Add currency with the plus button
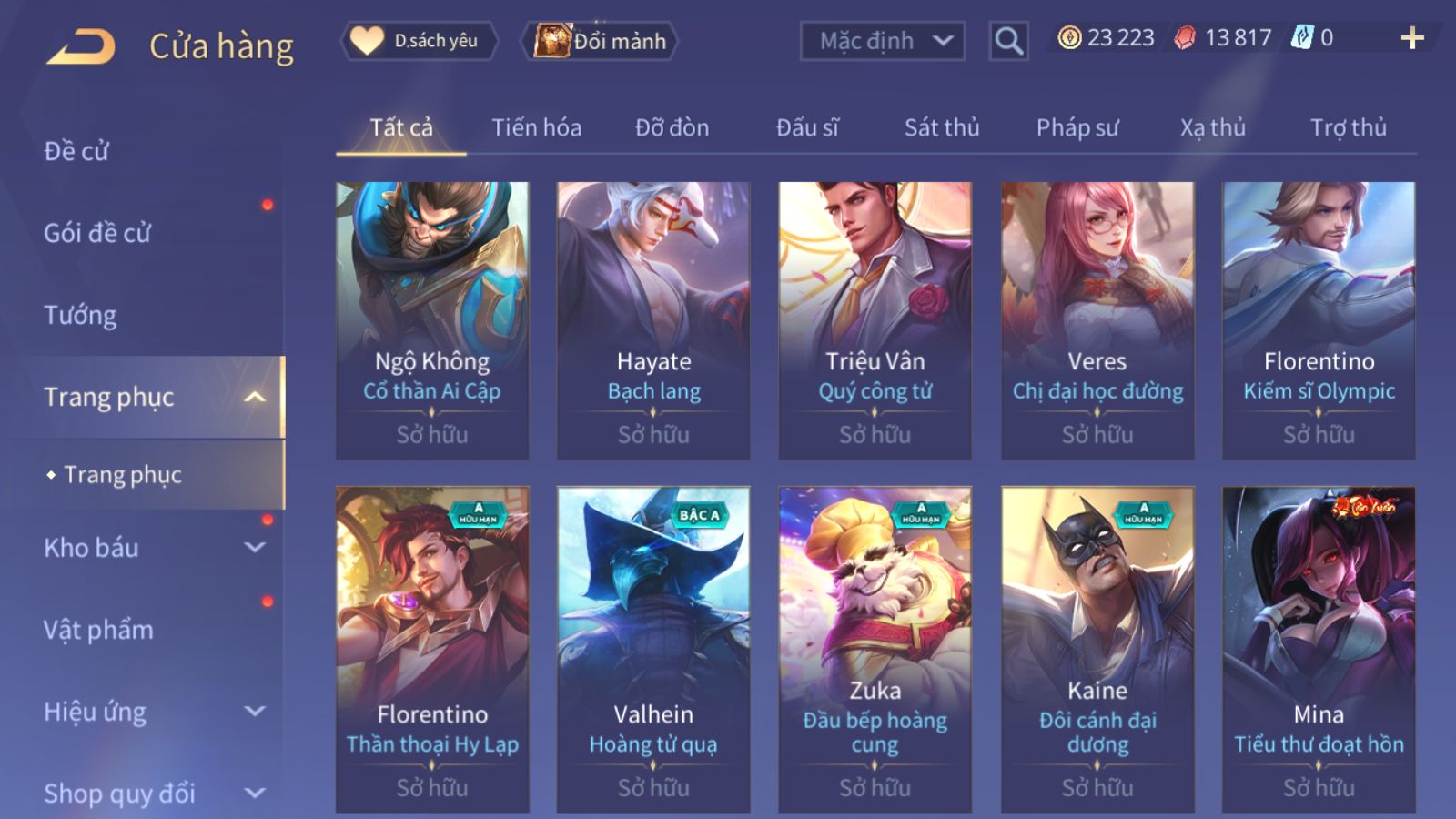 tap(1411, 38)
